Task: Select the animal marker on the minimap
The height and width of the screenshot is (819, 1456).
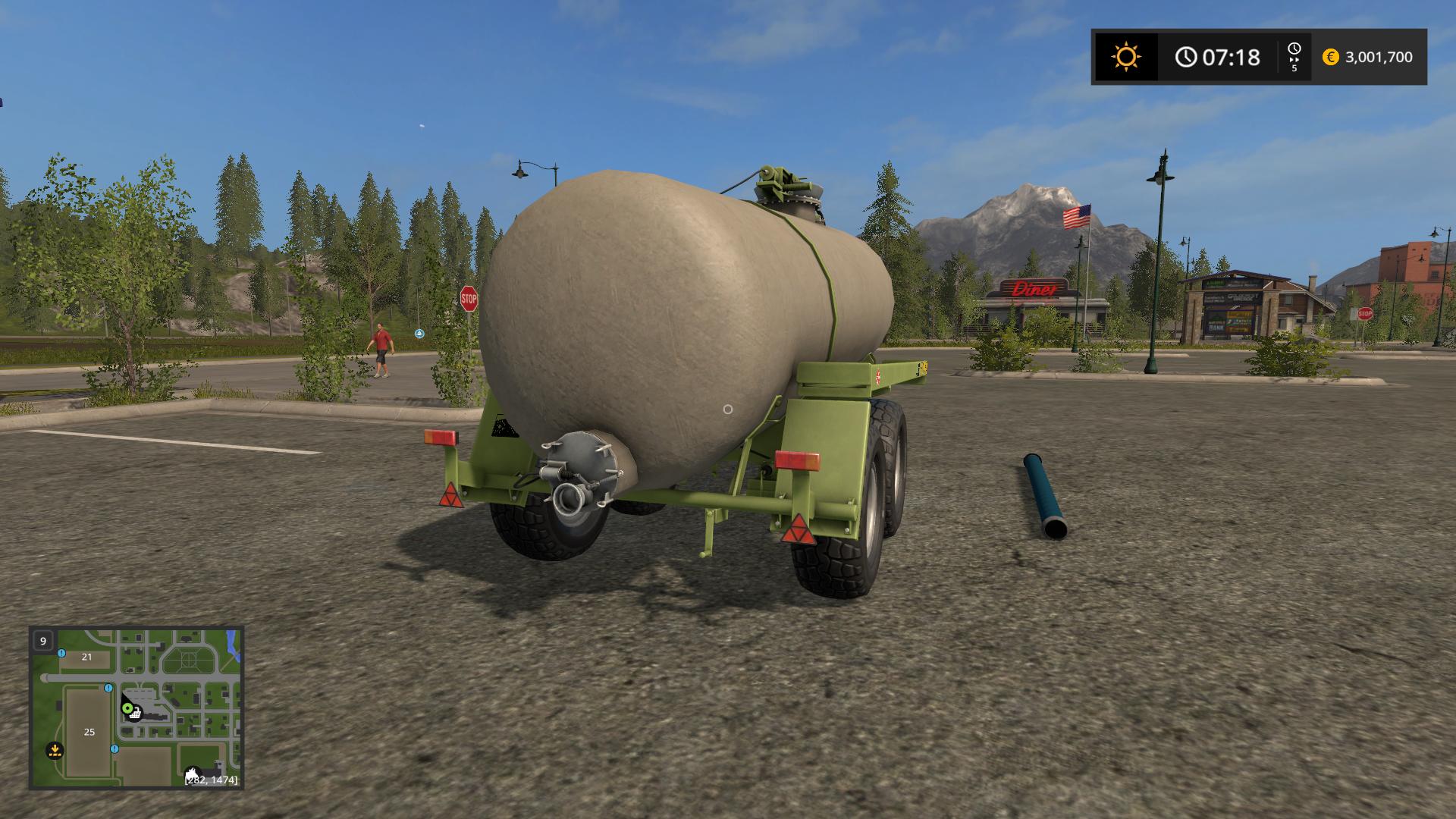Action: coord(193,773)
